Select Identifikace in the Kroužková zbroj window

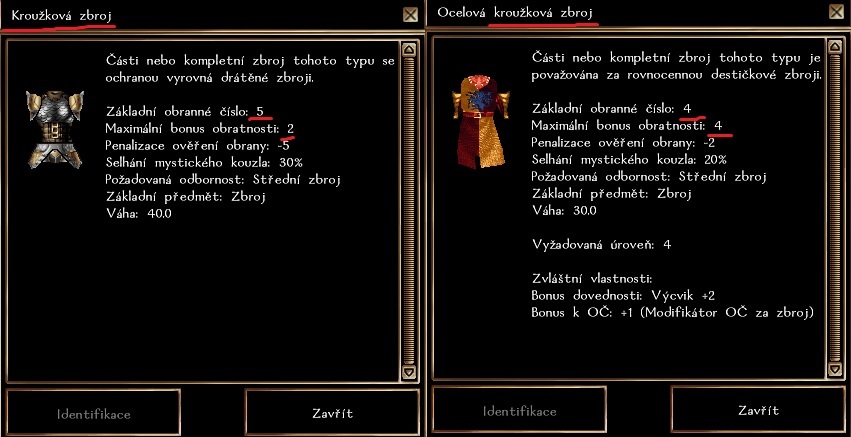94,413
